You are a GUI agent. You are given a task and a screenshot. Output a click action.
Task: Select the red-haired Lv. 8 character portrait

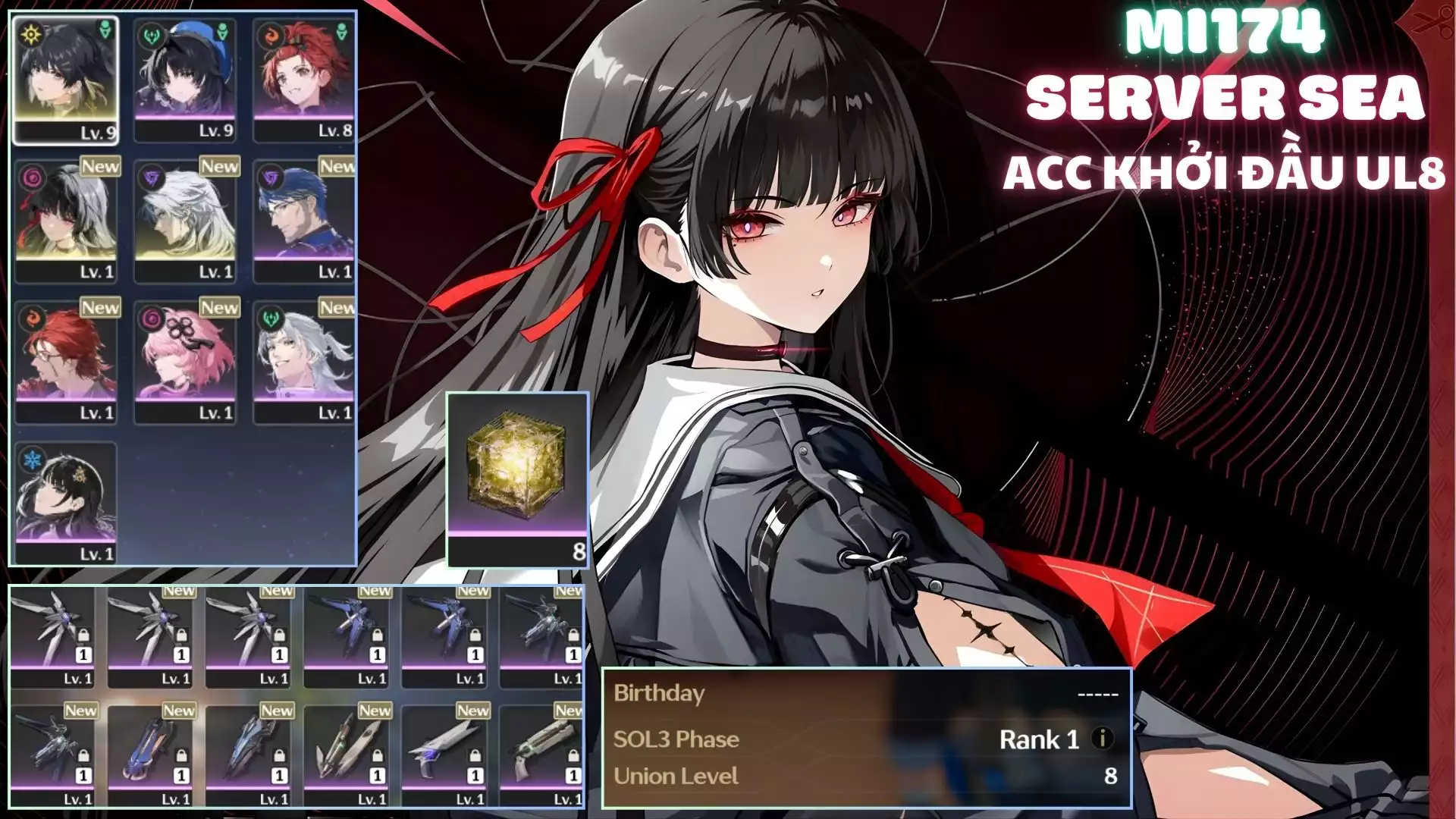coord(303,80)
